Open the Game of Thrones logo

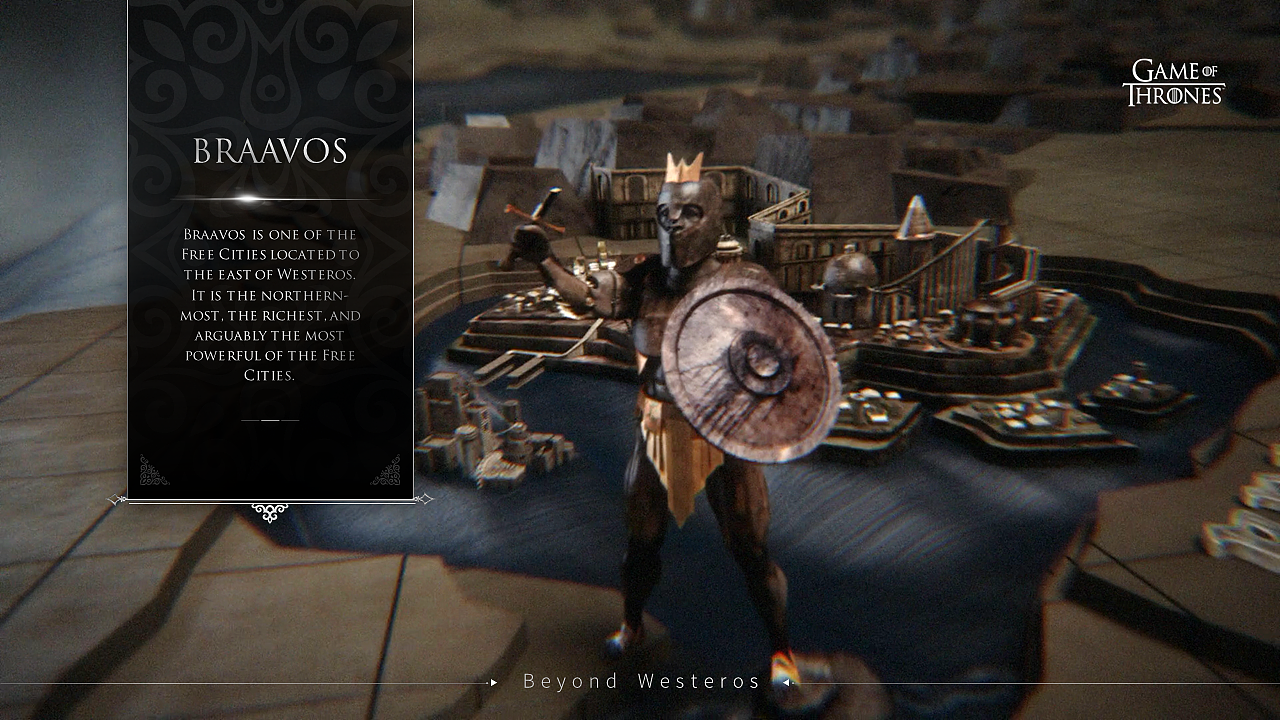click(x=1173, y=83)
